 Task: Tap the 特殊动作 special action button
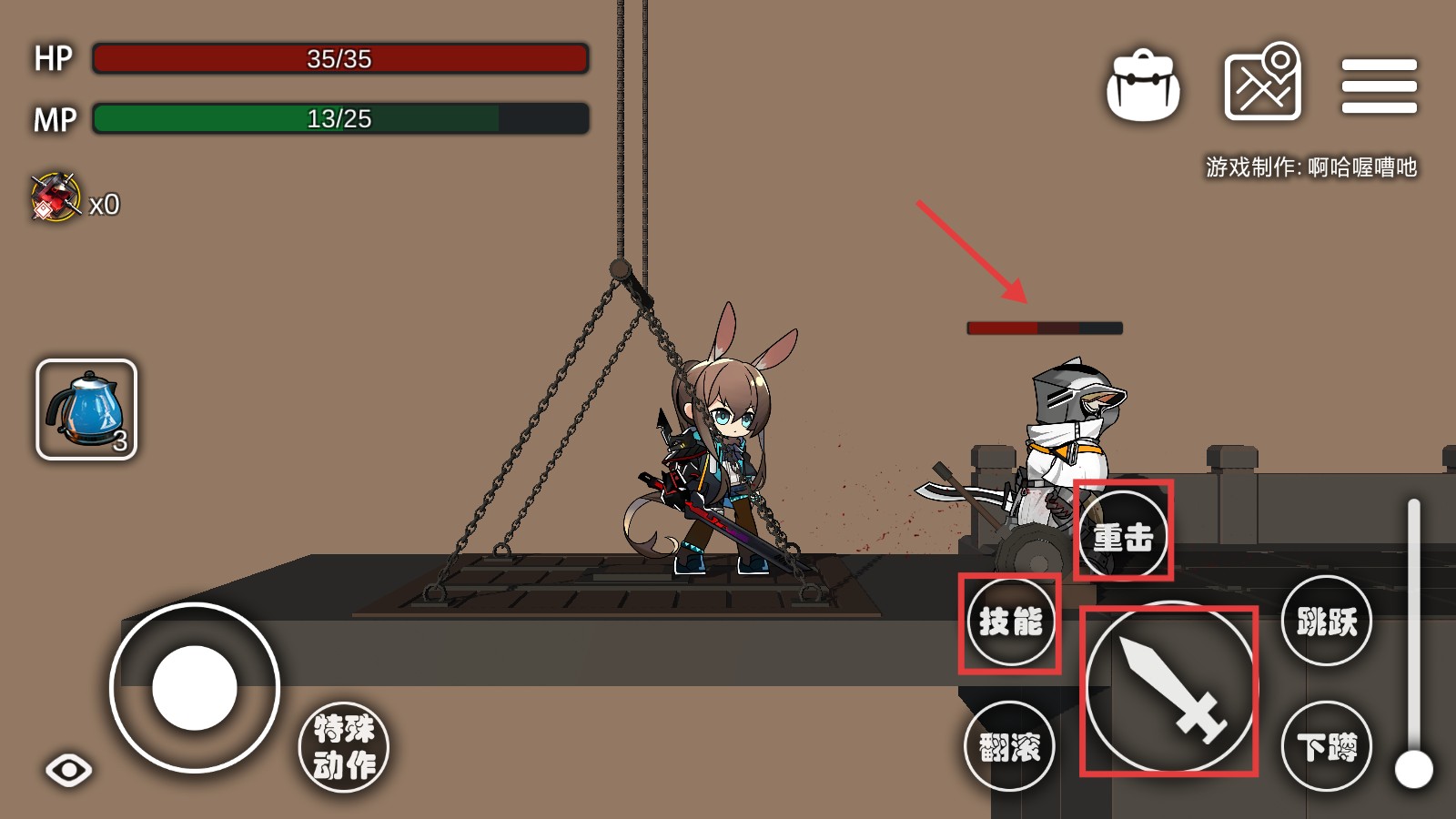[346, 746]
